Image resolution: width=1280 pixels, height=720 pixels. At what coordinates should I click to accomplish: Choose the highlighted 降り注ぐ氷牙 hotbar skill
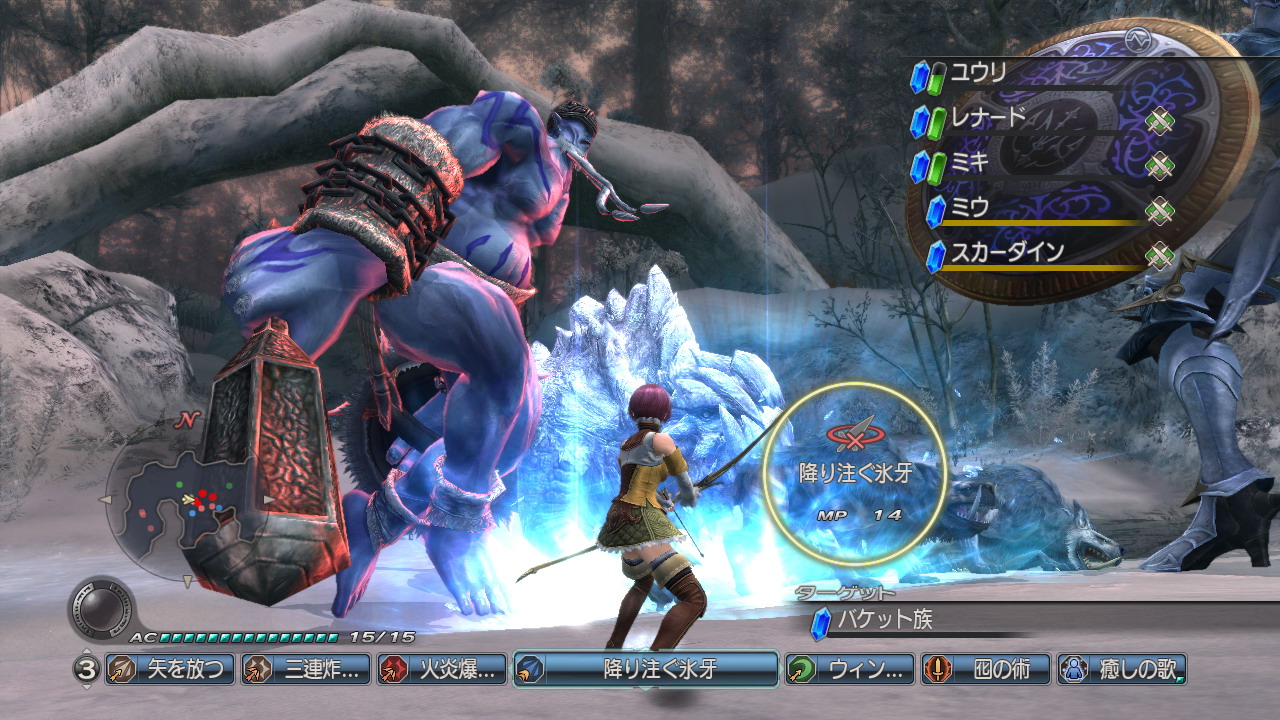[x=646, y=669]
